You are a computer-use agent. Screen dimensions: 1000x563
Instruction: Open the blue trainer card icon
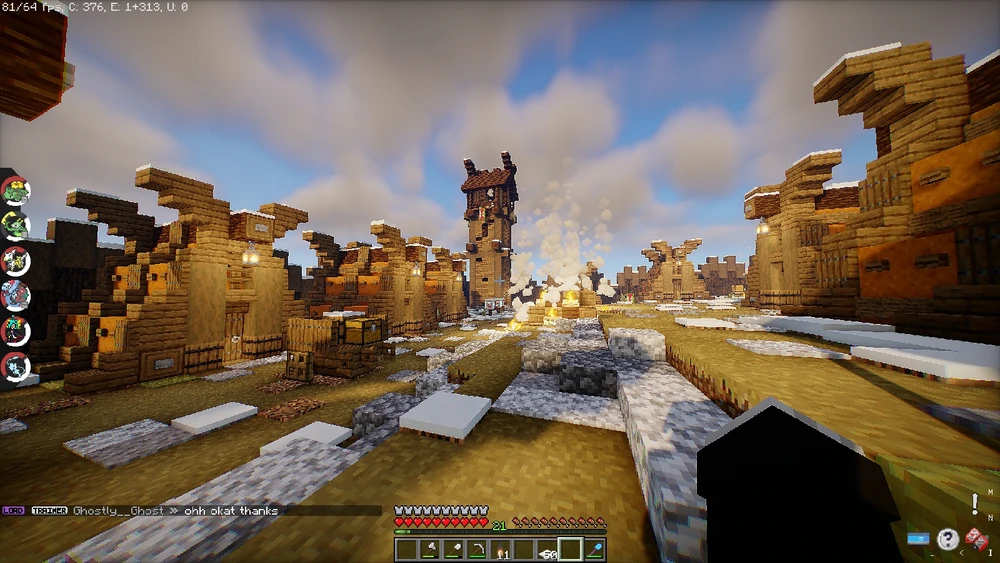click(x=918, y=540)
